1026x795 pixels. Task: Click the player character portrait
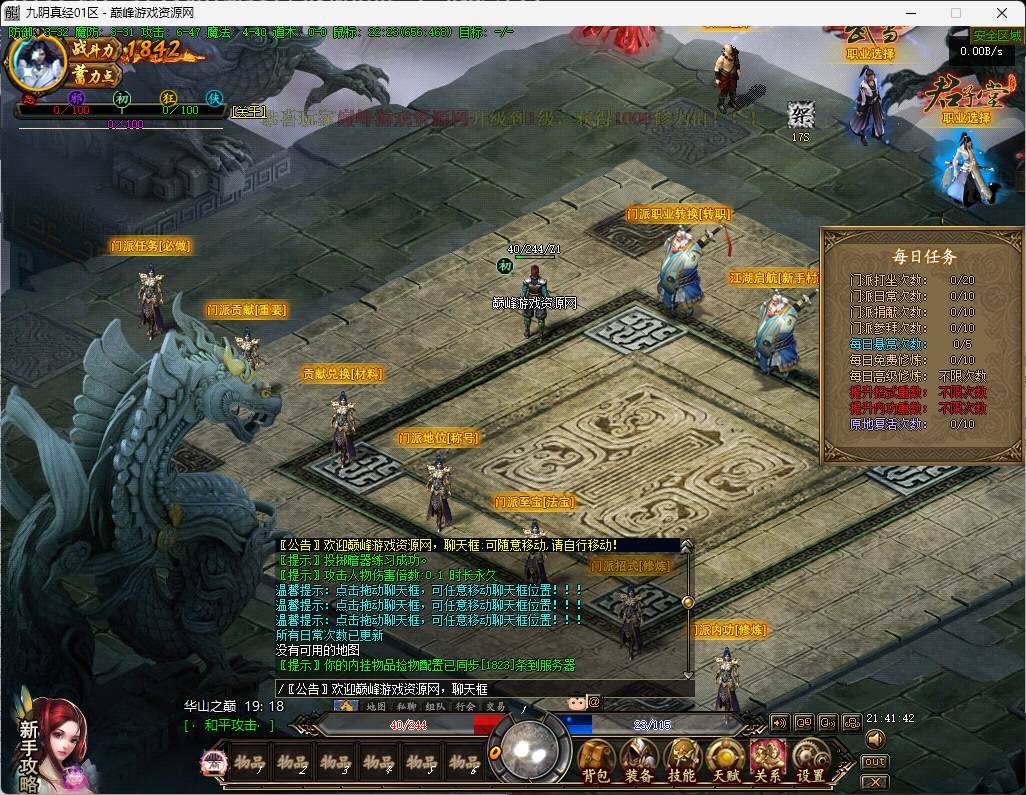tap(37, 62)
